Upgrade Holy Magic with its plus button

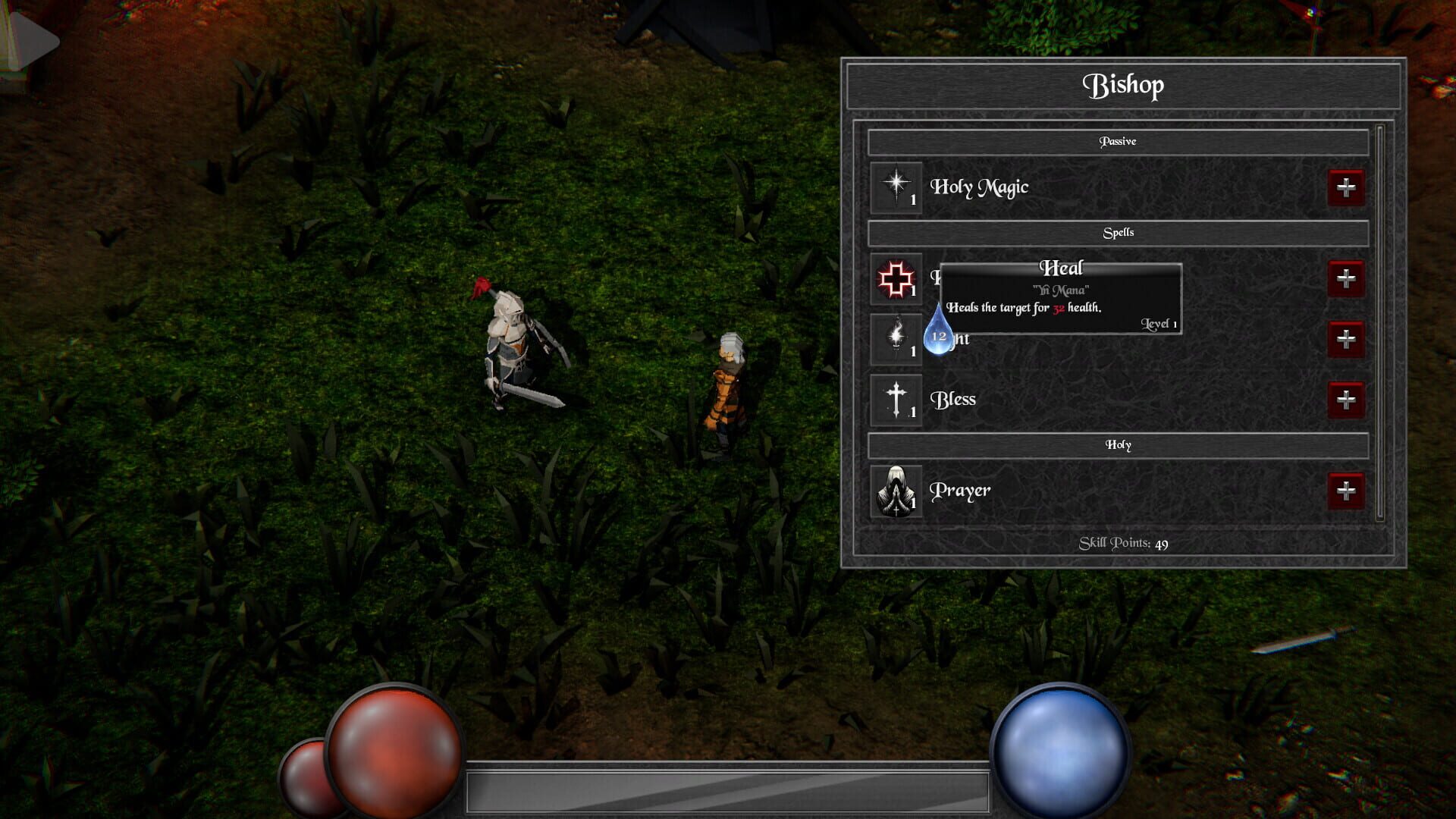1346,186
